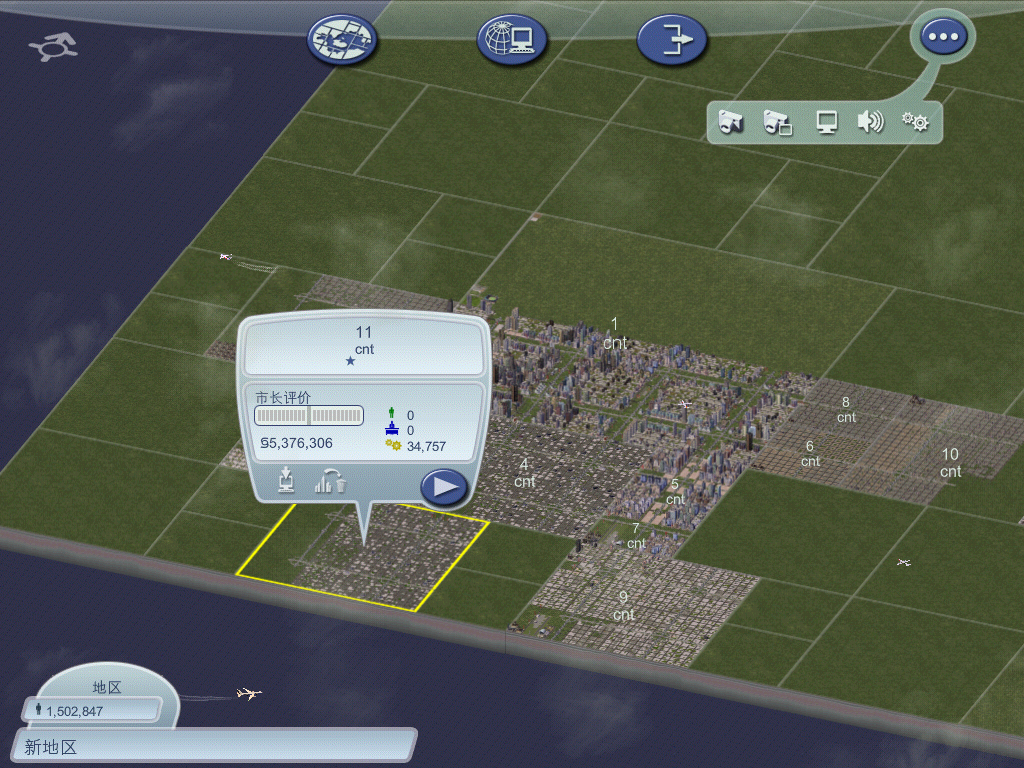This screenshot has width=1024, height=768.
Task: Open audio settings speaker icon
Action: [870, 122]
